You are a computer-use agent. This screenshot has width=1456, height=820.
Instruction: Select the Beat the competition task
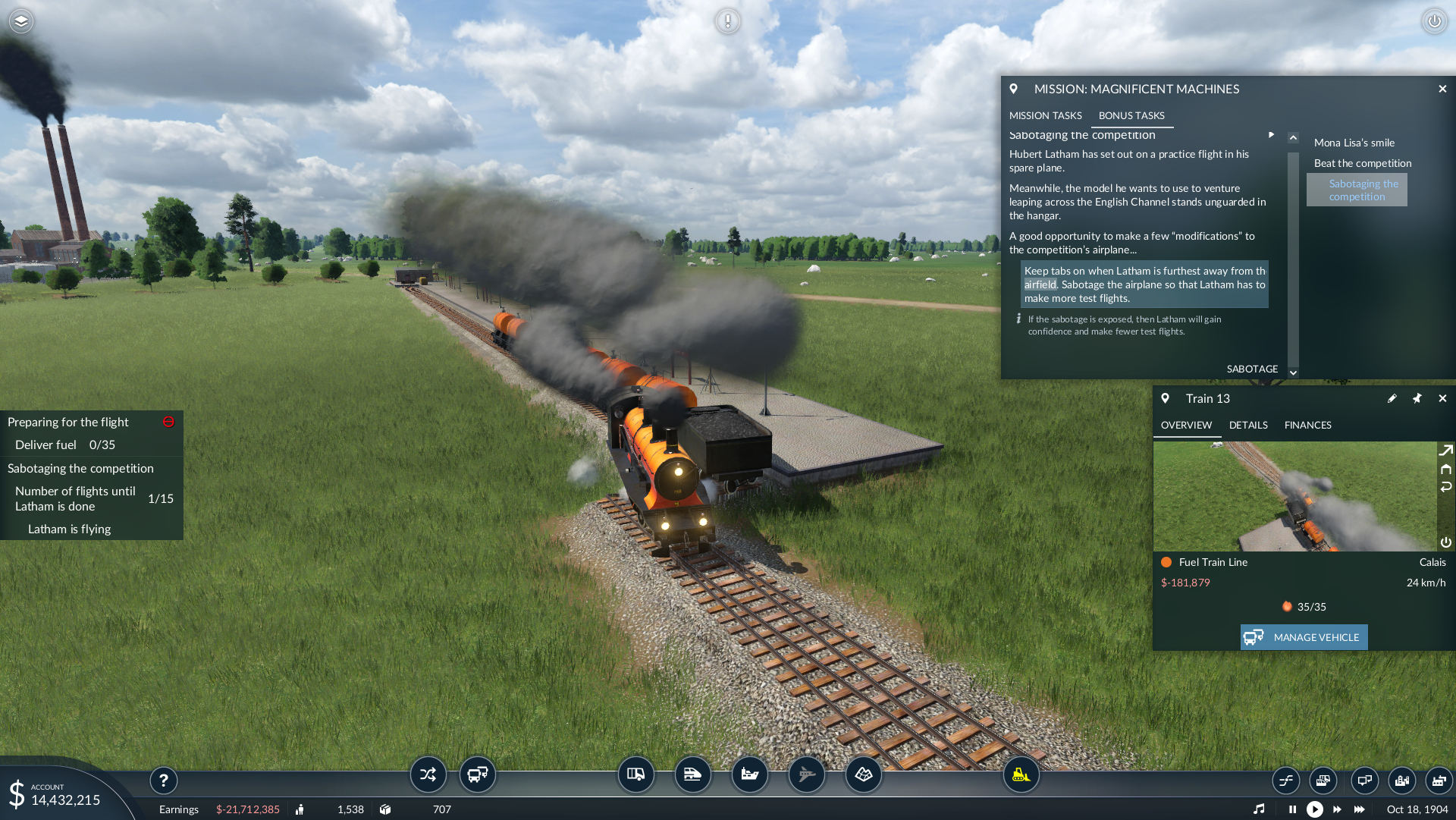pos(1362,163)
